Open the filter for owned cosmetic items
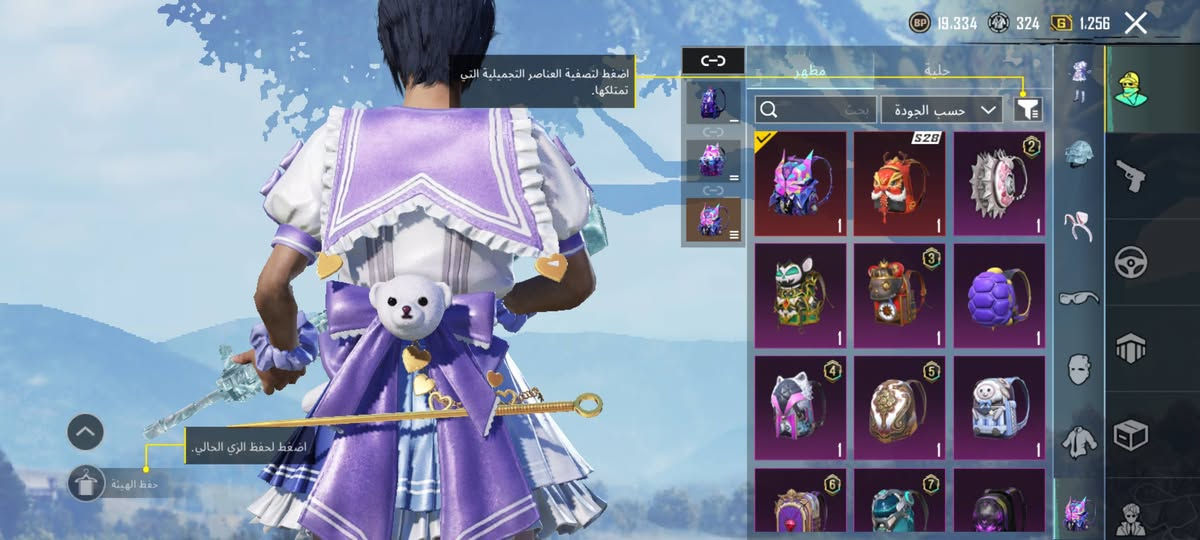 pos(1027,109)
